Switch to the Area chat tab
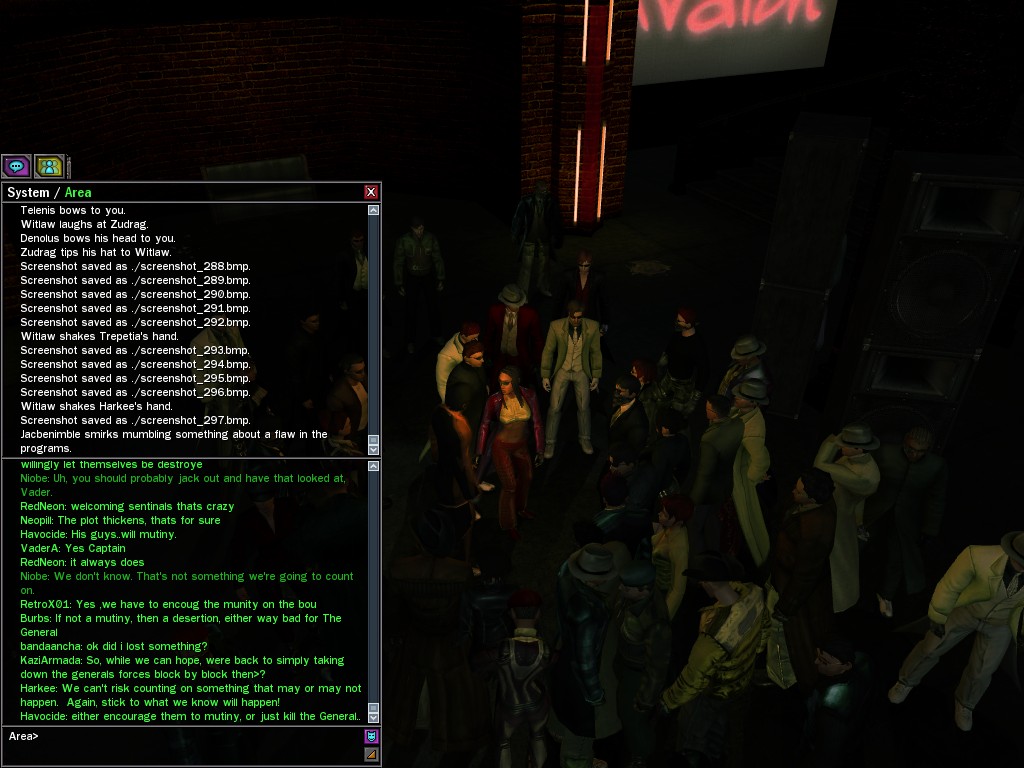The width and height of the screenshot is (1024, 768). (x=78, y=192)
